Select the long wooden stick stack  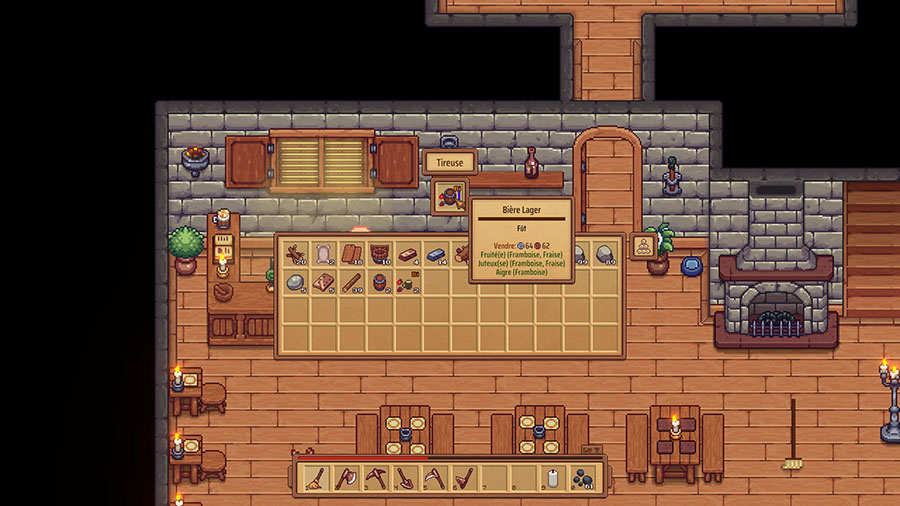[351, 284]
